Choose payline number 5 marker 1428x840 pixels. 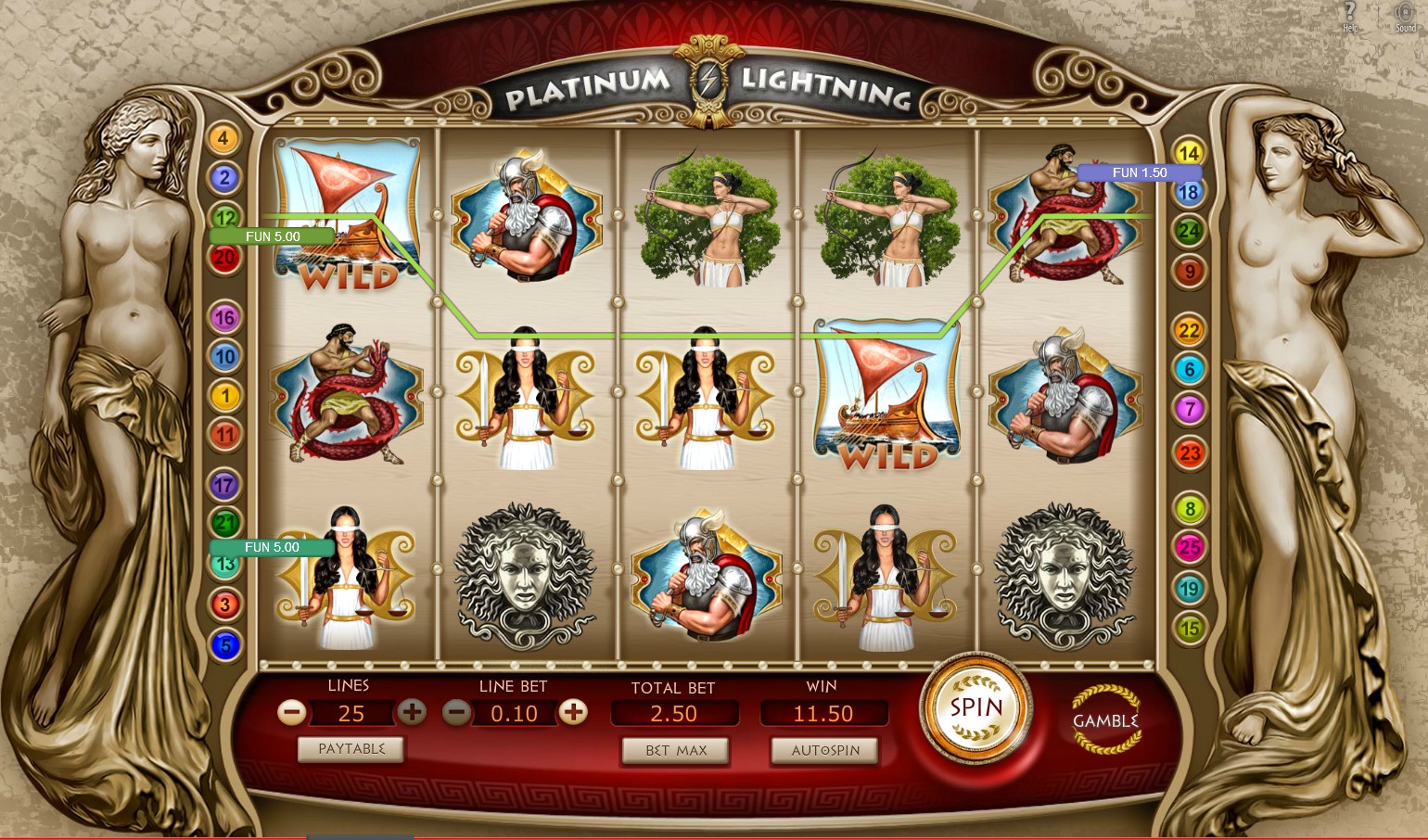pyautogui.click(x=225, y=644)
